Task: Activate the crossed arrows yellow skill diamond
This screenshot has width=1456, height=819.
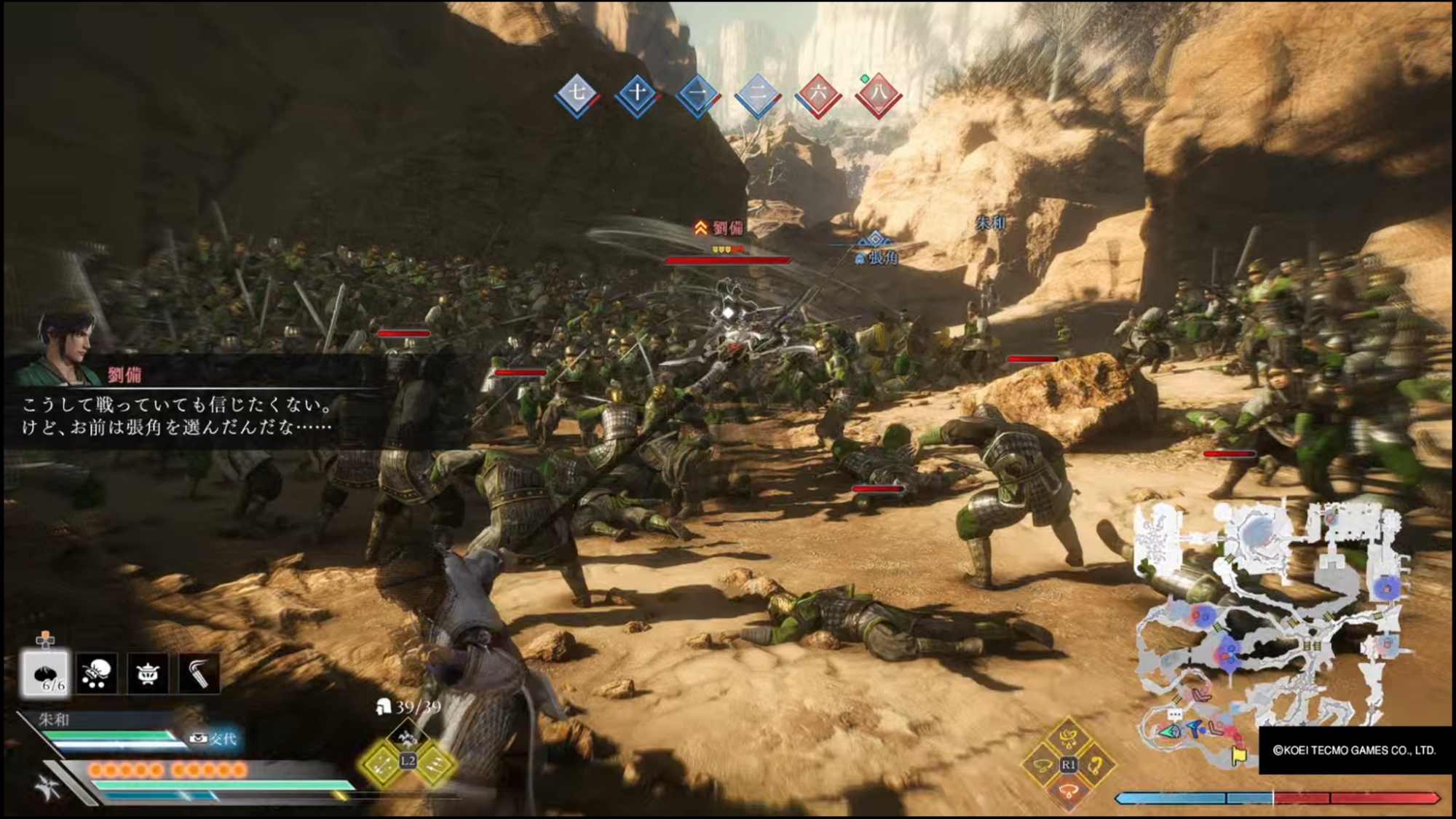Action: pyautogui.click(x=382, y=763)
